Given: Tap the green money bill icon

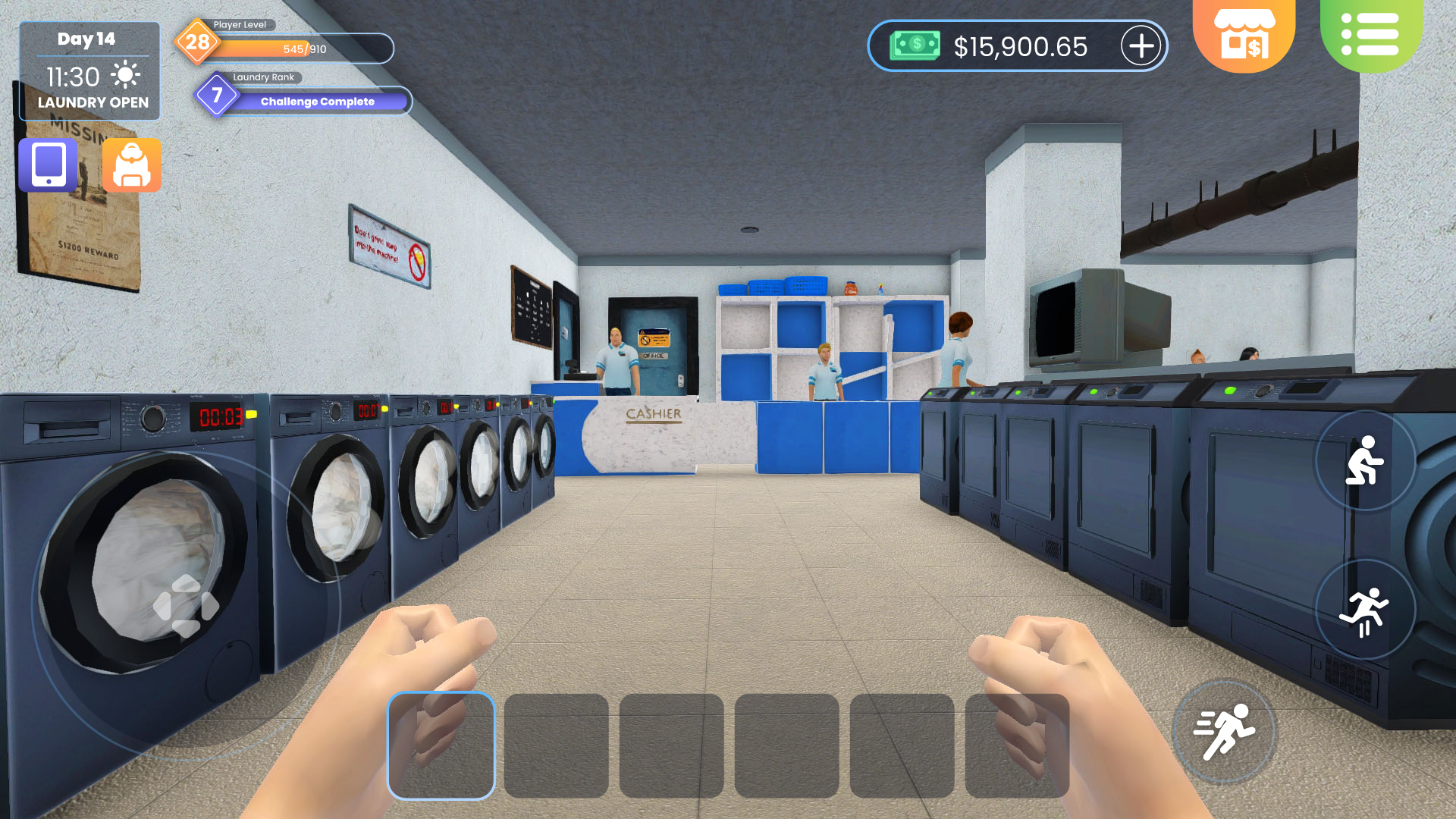Looking at the screenshot, I should 915,46.
